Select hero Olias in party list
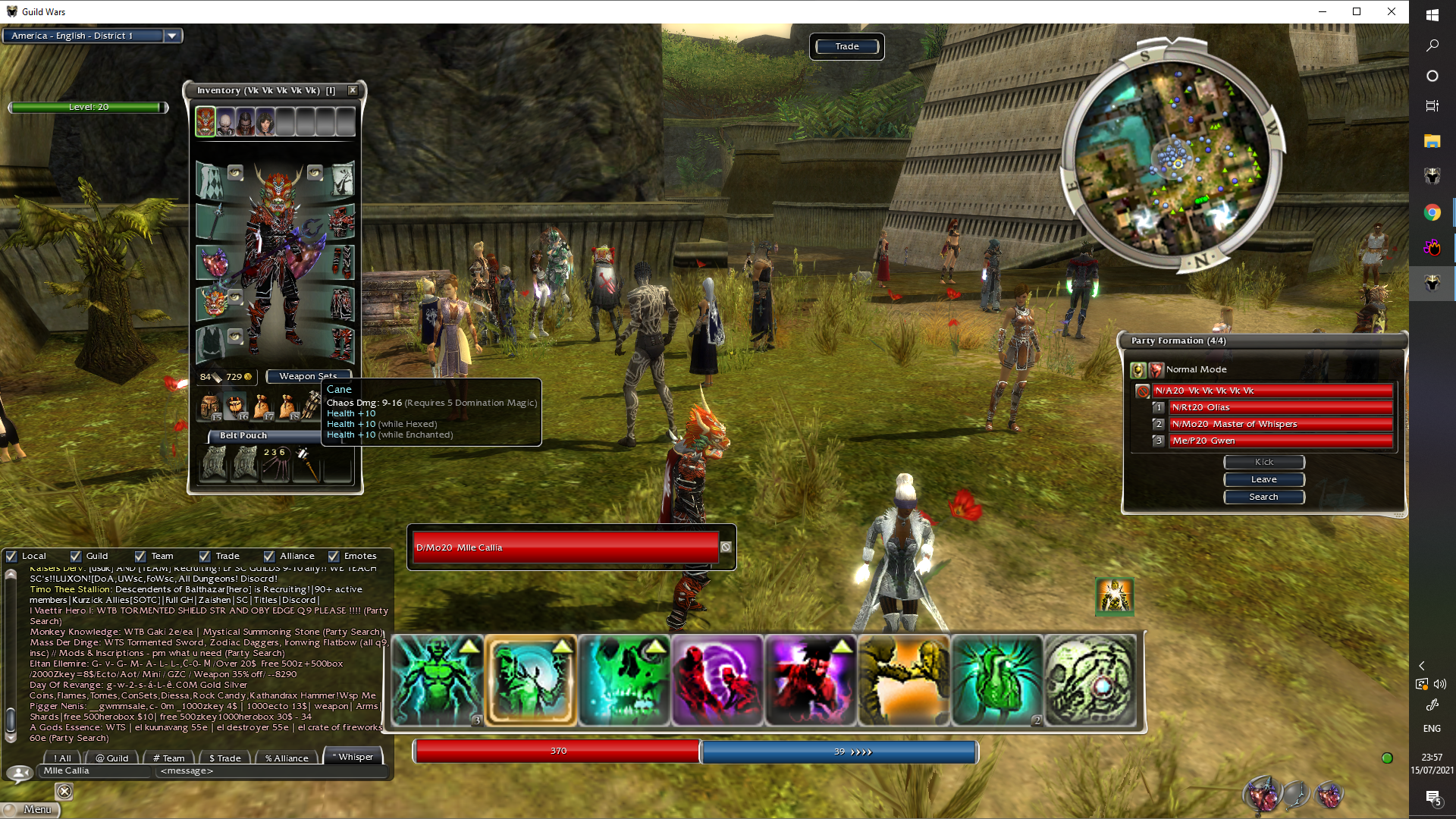1456x819 pixels. coord(1280,407)
